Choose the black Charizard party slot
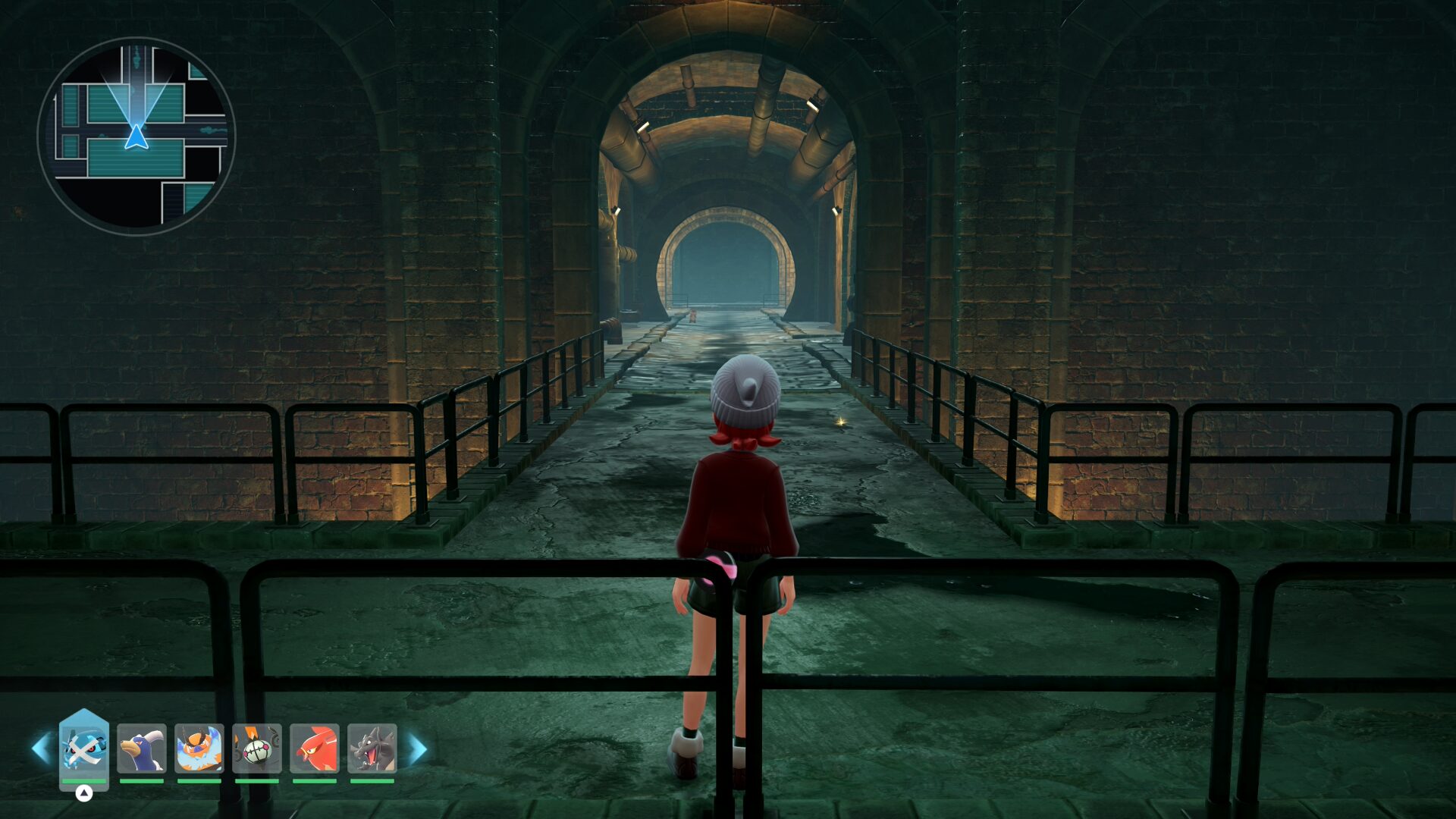 372,748
